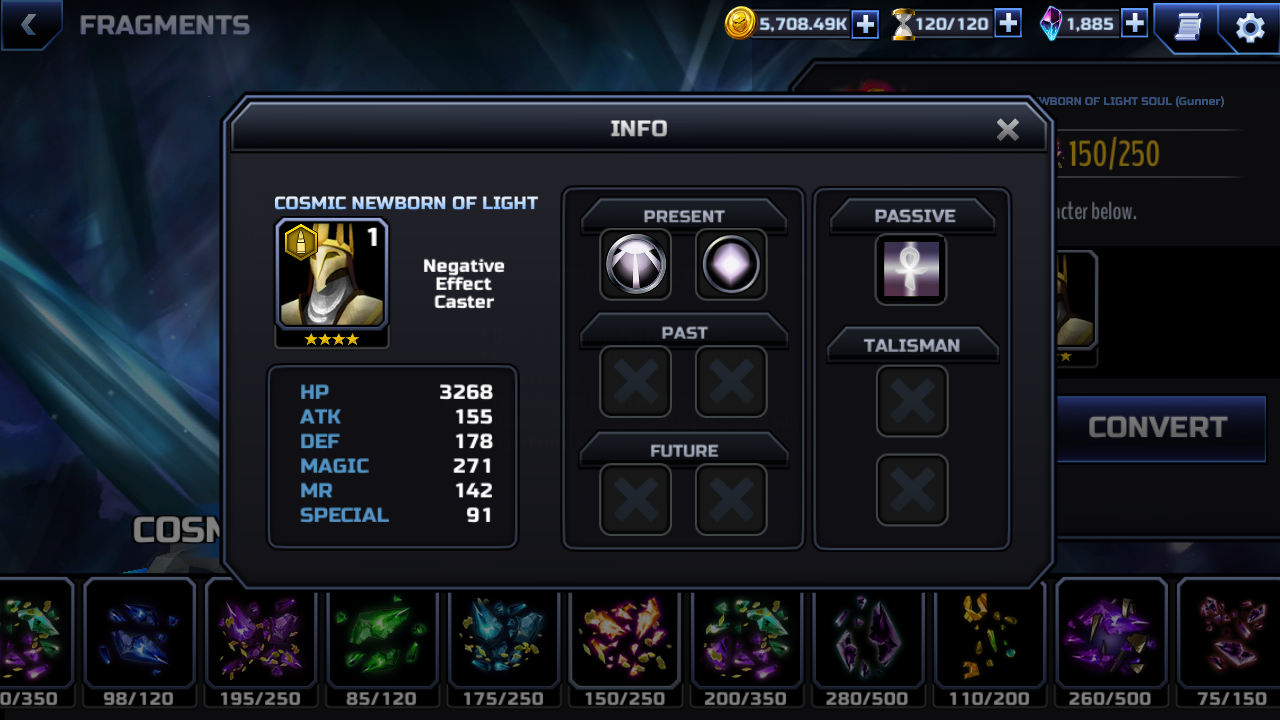Buy more crystals with the plus button
The image size is (1280, 720).
[x=1134, y=24]
